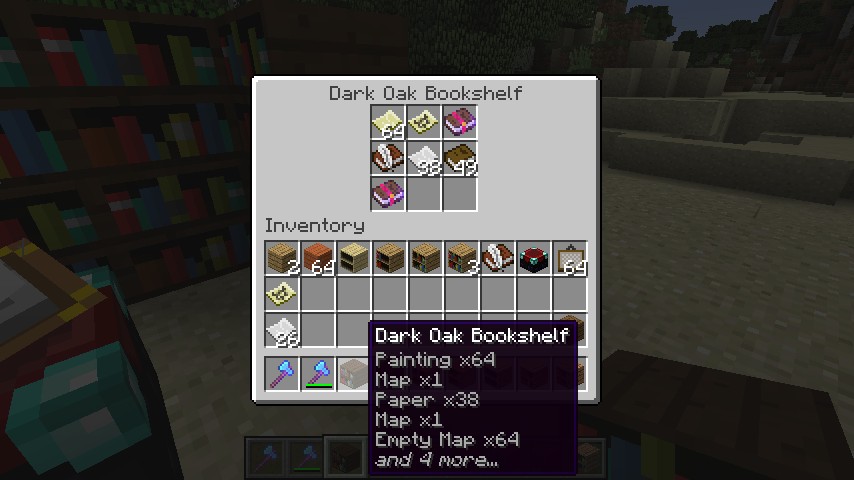Screen dimensions: 854x480
Task: Select the enchanting table in the inventory
Action: click(534, 258)
